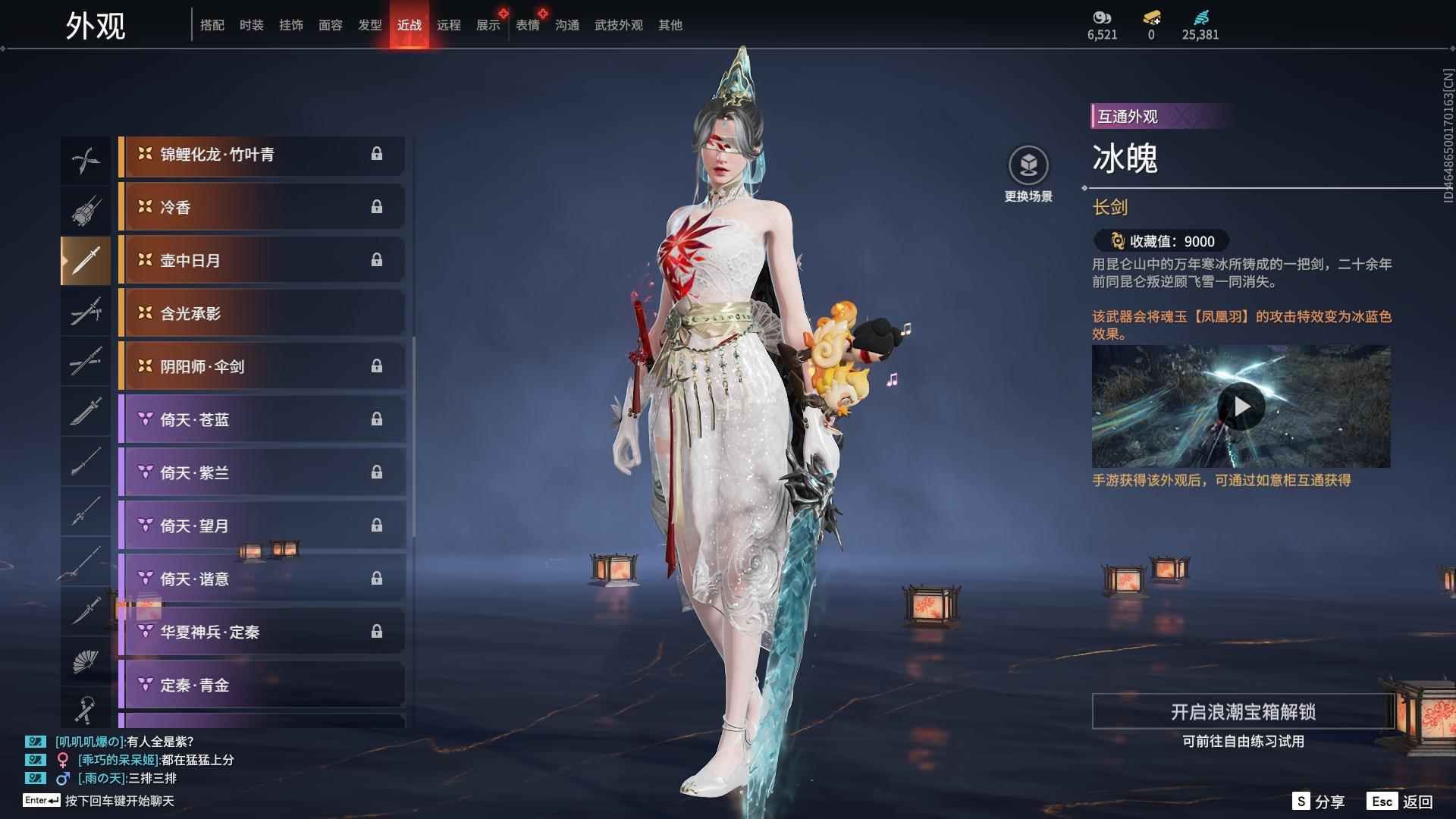Switch to the 远程 weapons tab
This screenshot has width=1456, height=819.
click(448, 25)
